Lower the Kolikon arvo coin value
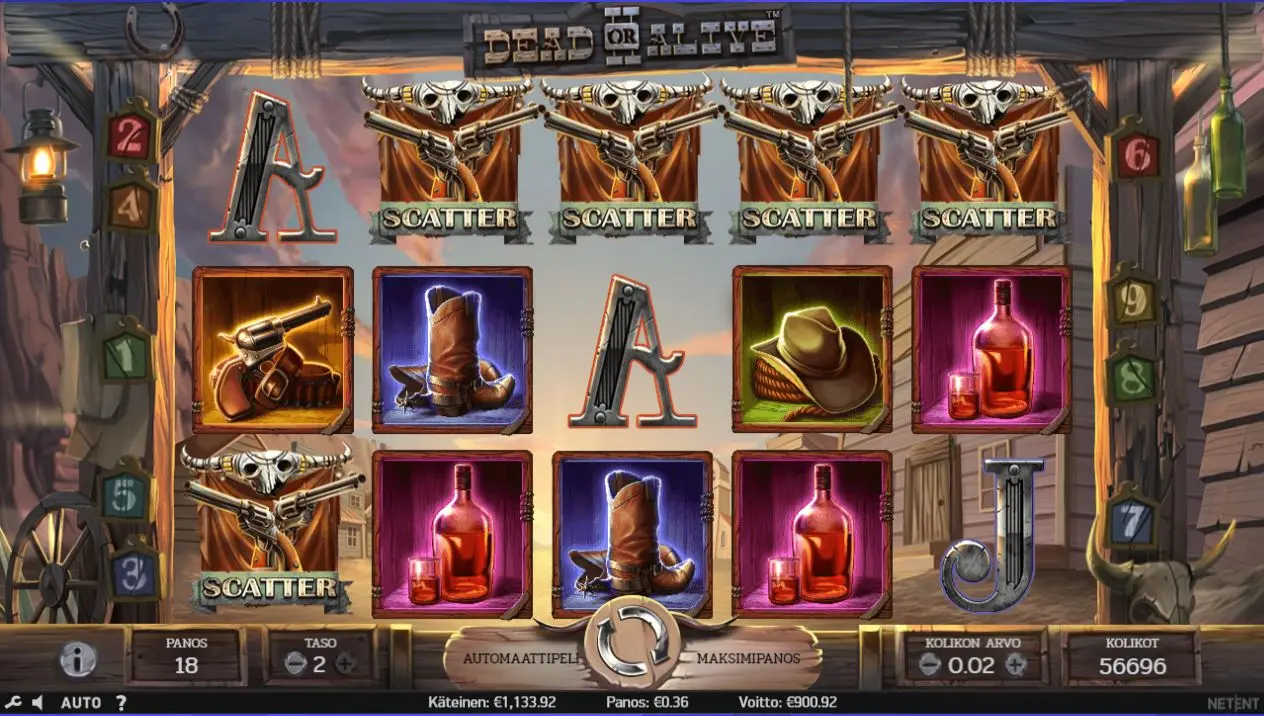 point(929,665)
